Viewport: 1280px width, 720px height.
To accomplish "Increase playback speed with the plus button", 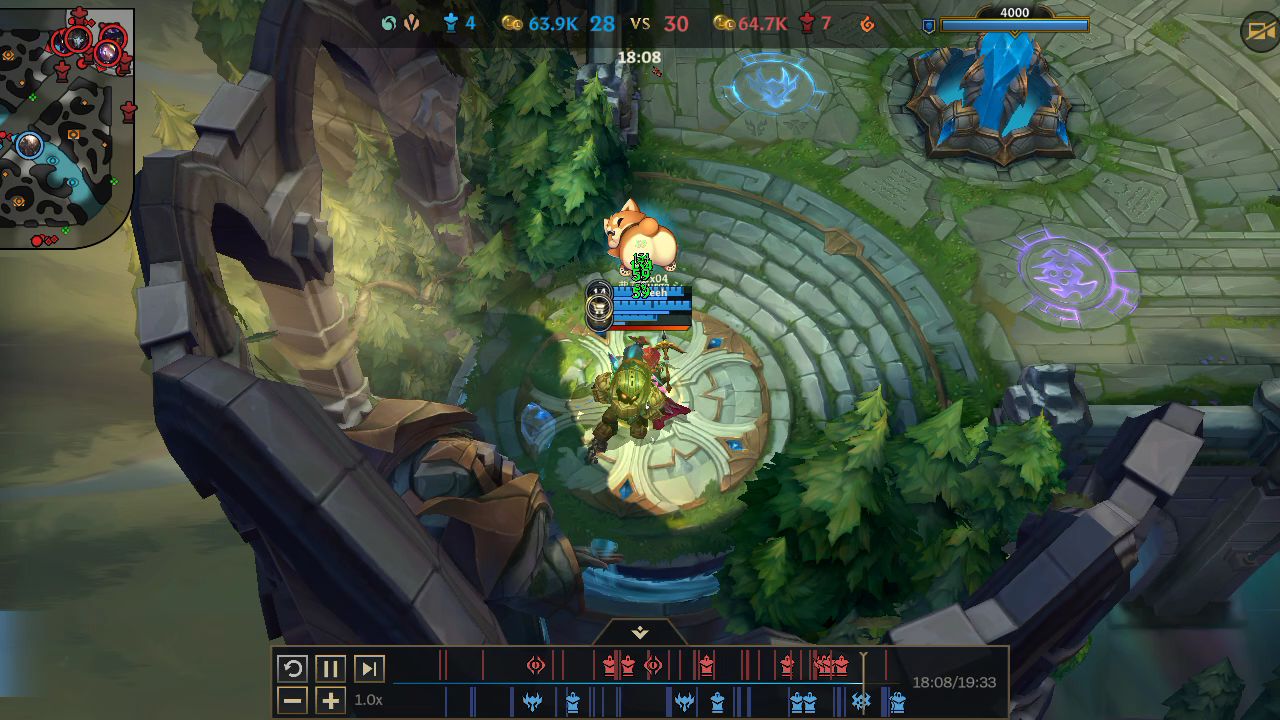I will [x=330, y=700].
